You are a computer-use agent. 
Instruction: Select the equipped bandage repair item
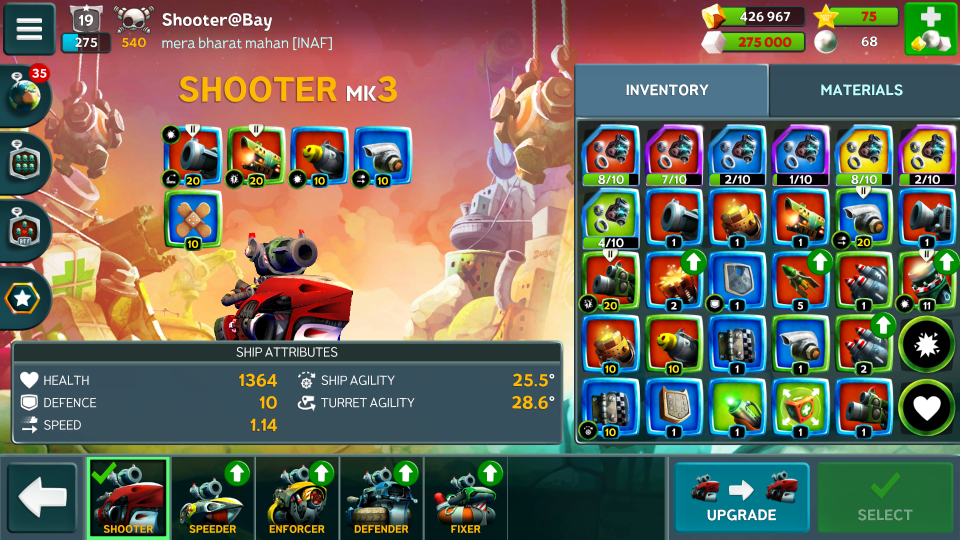[193, 220]
